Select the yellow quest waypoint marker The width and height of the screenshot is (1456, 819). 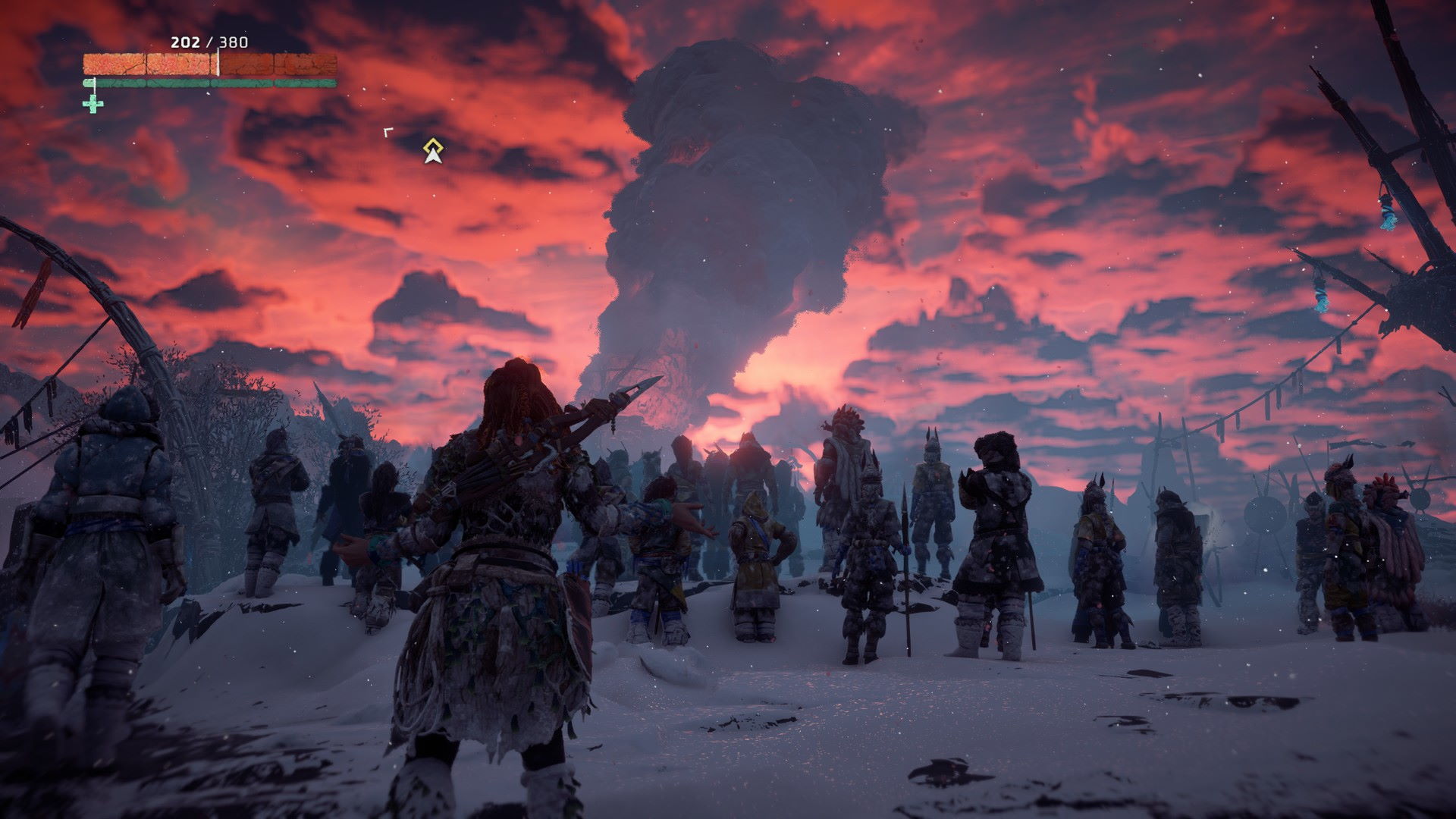432,151
